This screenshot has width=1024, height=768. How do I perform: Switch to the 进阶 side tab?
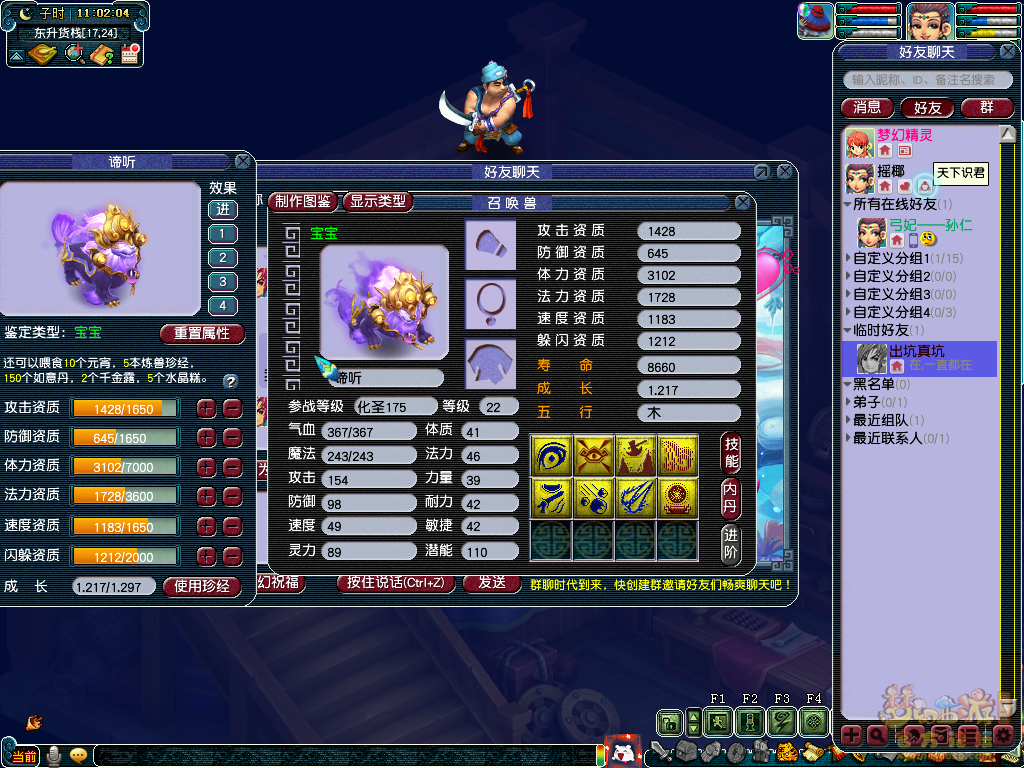[x=731, y=543]
